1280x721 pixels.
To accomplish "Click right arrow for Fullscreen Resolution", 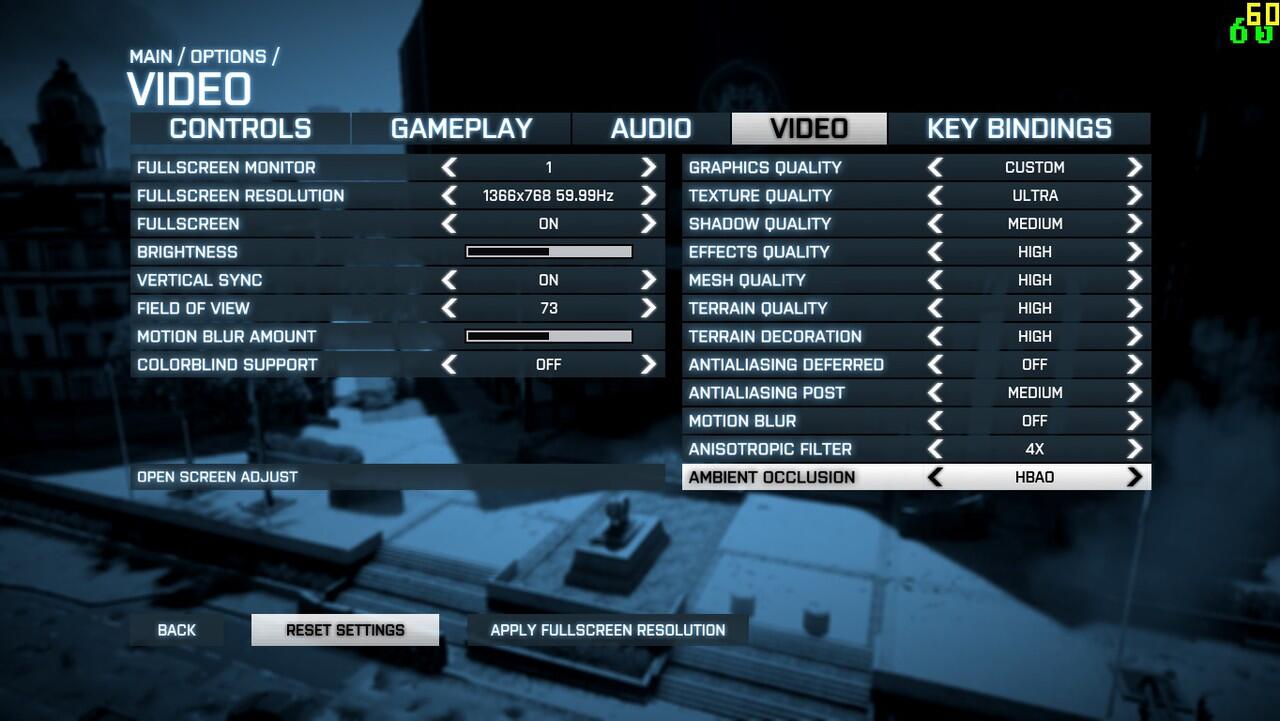I will click(649, 196).
